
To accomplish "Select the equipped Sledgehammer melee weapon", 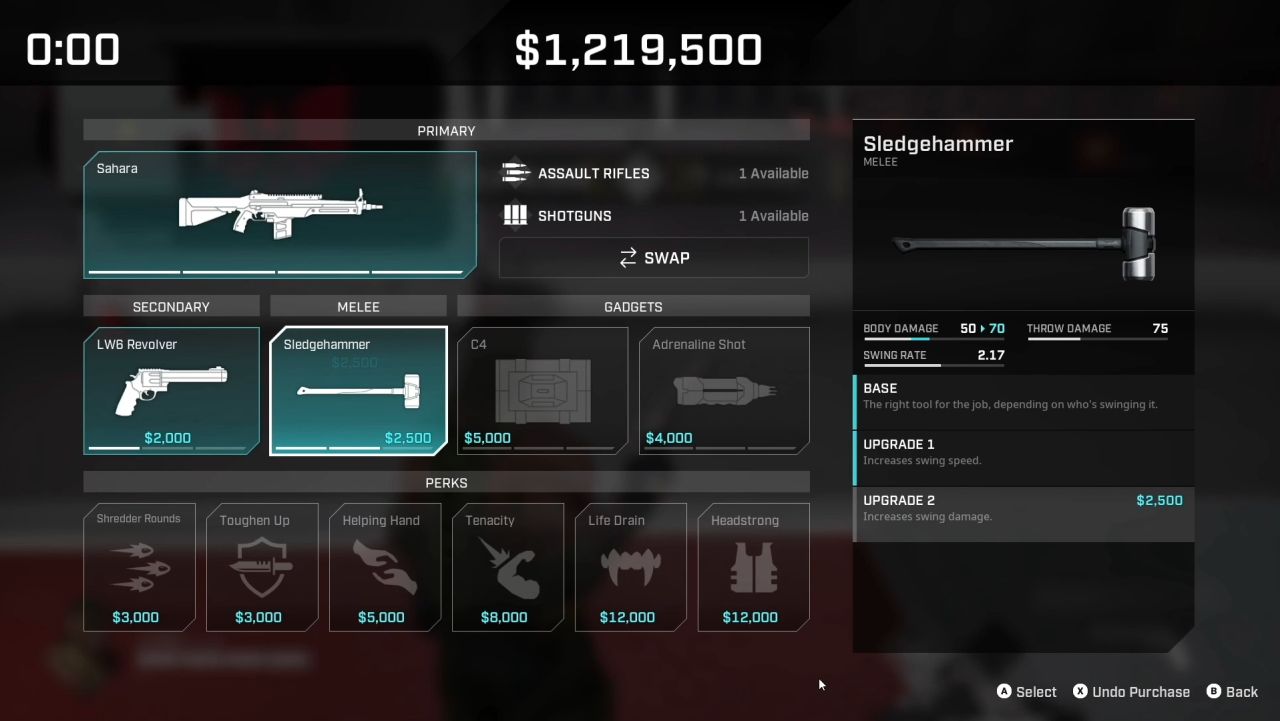I will point(358,390).
